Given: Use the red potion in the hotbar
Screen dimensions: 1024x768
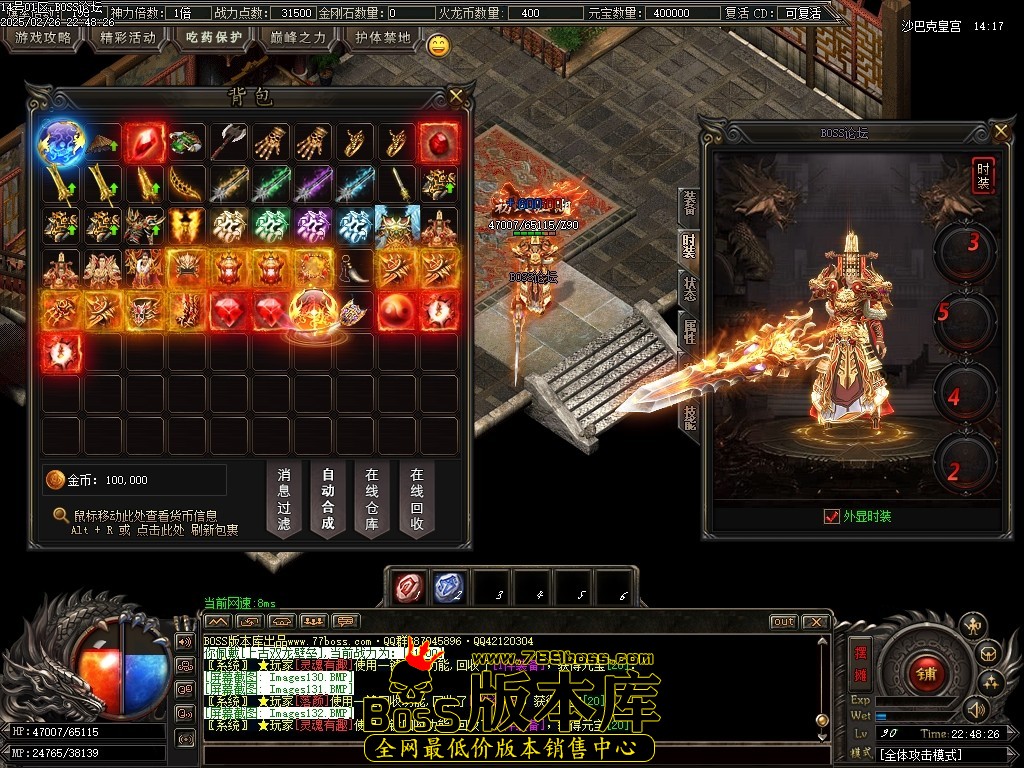Looking at the screenshot, I should tap(408, 588).
